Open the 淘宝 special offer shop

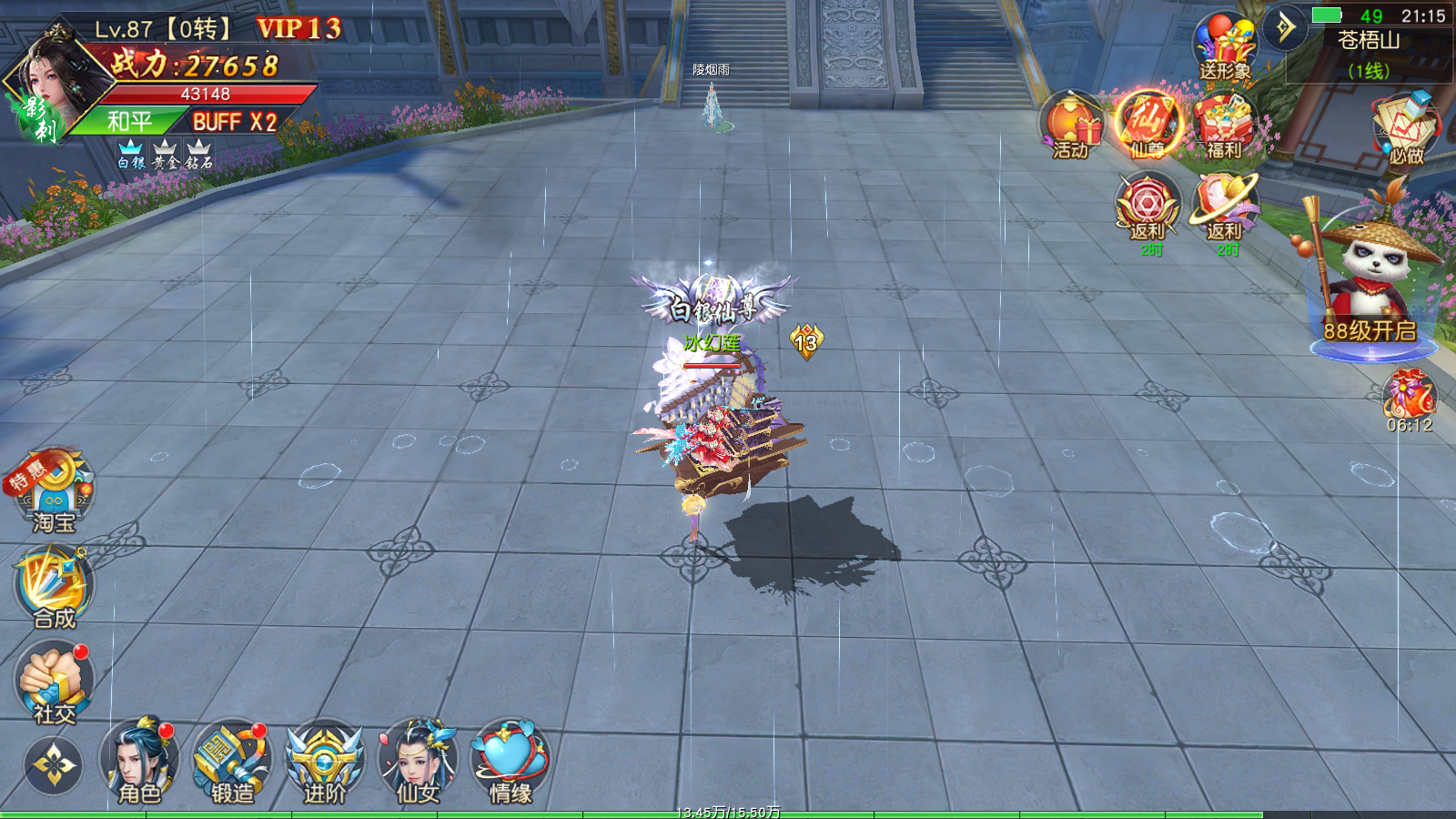[53, 491]
